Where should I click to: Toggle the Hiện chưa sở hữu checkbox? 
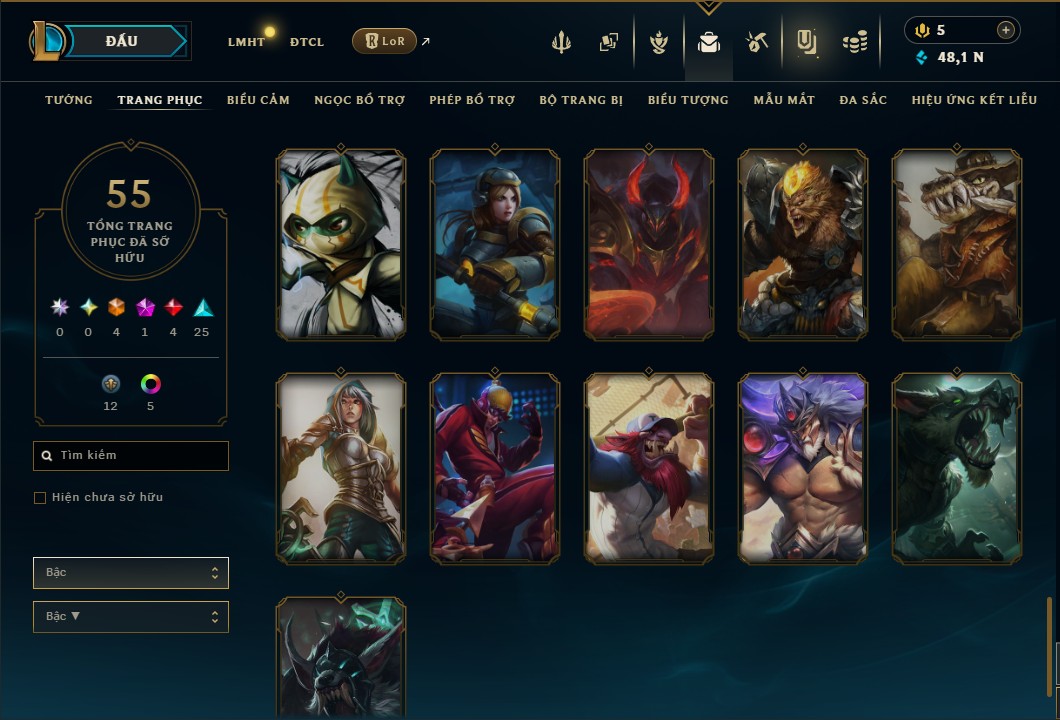click(40, 498)
